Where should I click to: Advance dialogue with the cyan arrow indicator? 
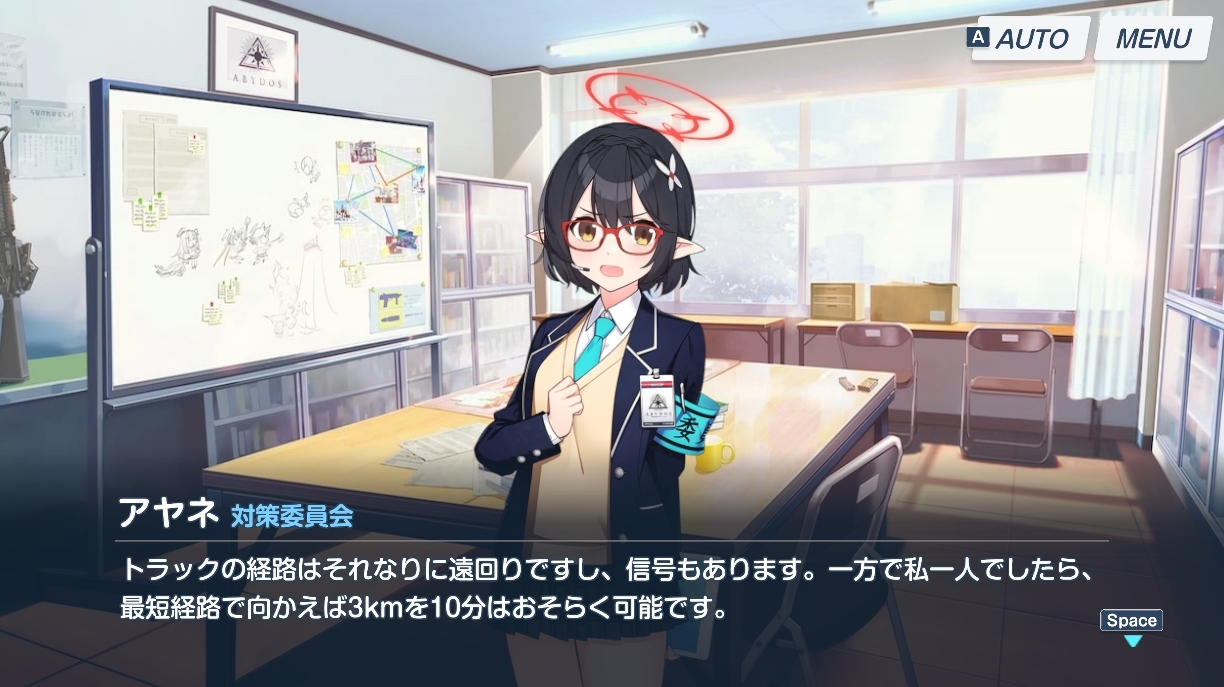(1132, 640)
